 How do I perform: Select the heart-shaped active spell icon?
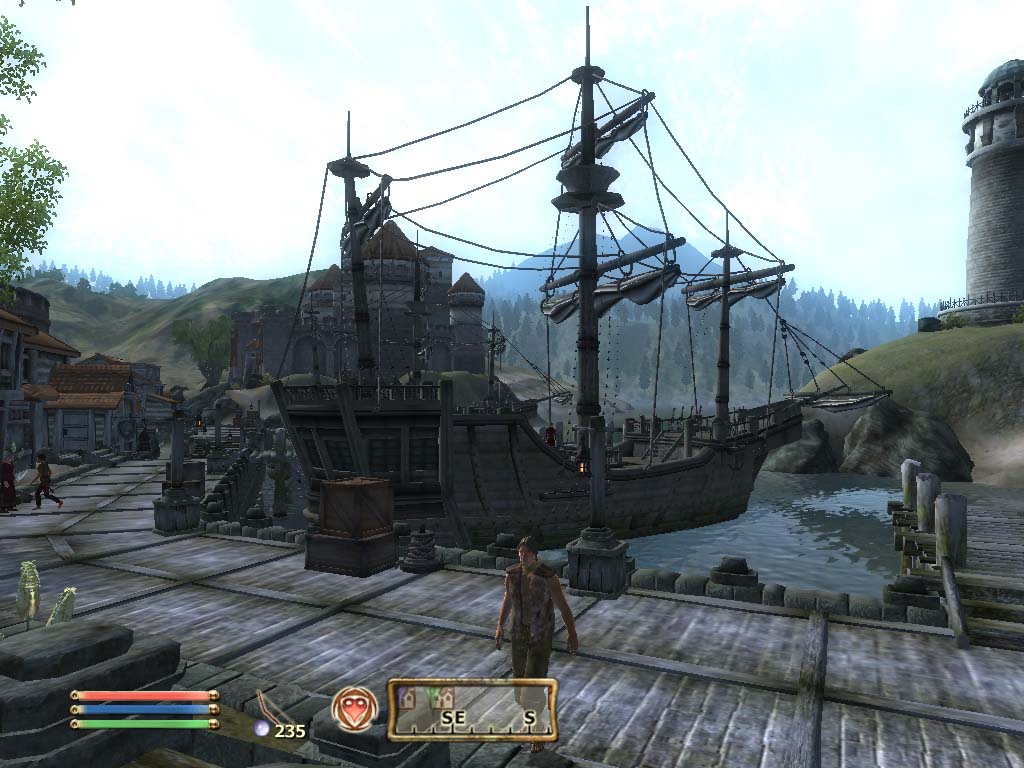[x=355, y=708]
